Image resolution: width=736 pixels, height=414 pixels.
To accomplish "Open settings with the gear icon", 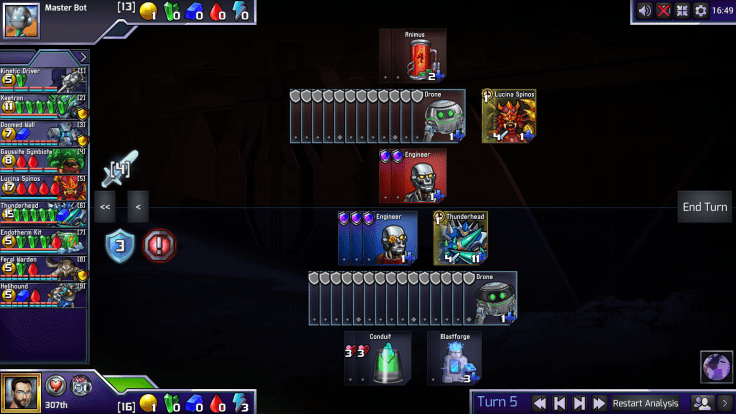I will tap(701, 11).
